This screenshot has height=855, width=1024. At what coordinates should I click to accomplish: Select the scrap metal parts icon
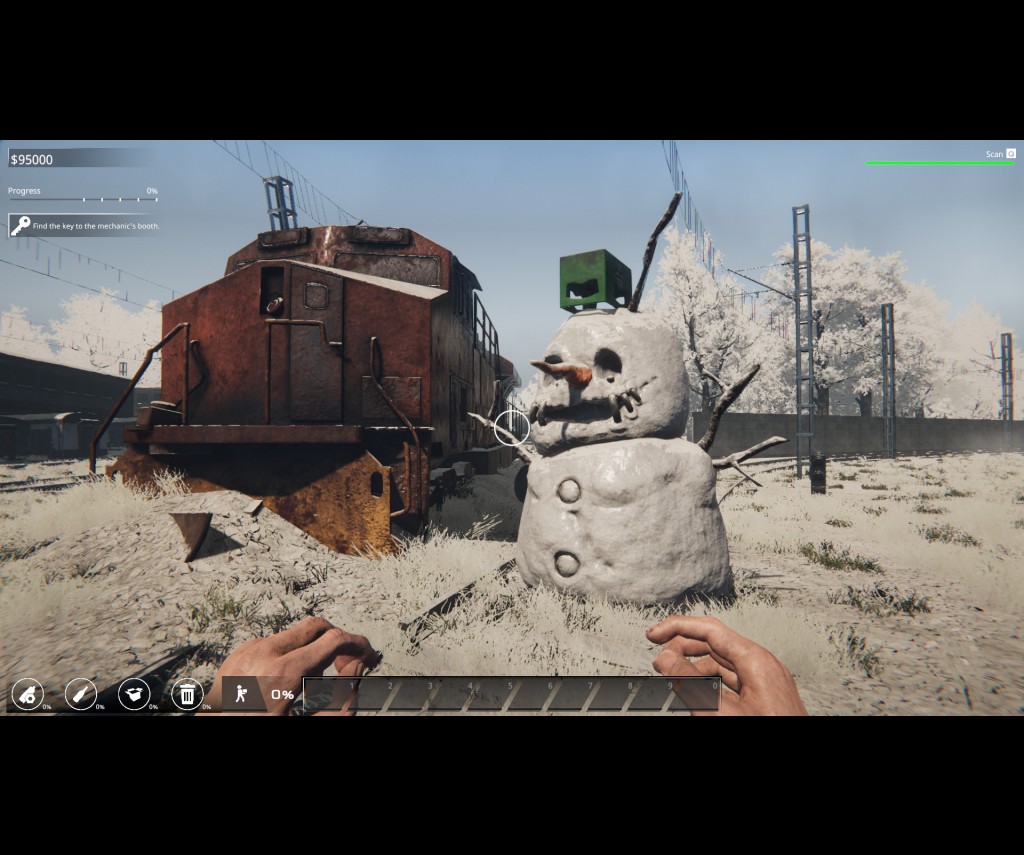pos(27,693)
